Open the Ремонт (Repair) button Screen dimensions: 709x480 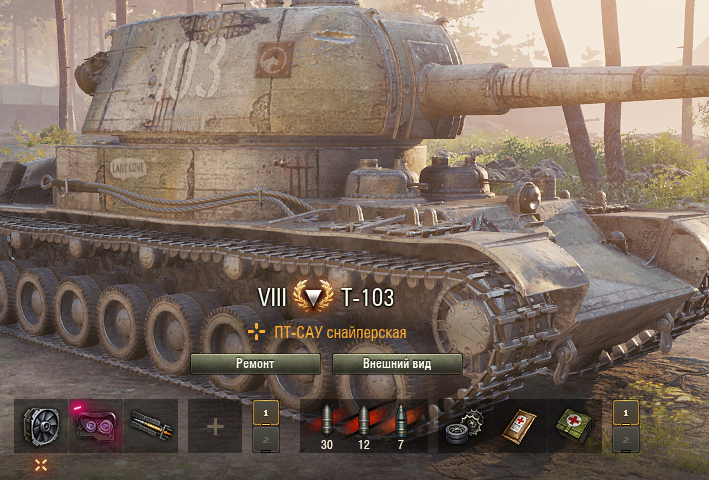coord(255,364)
